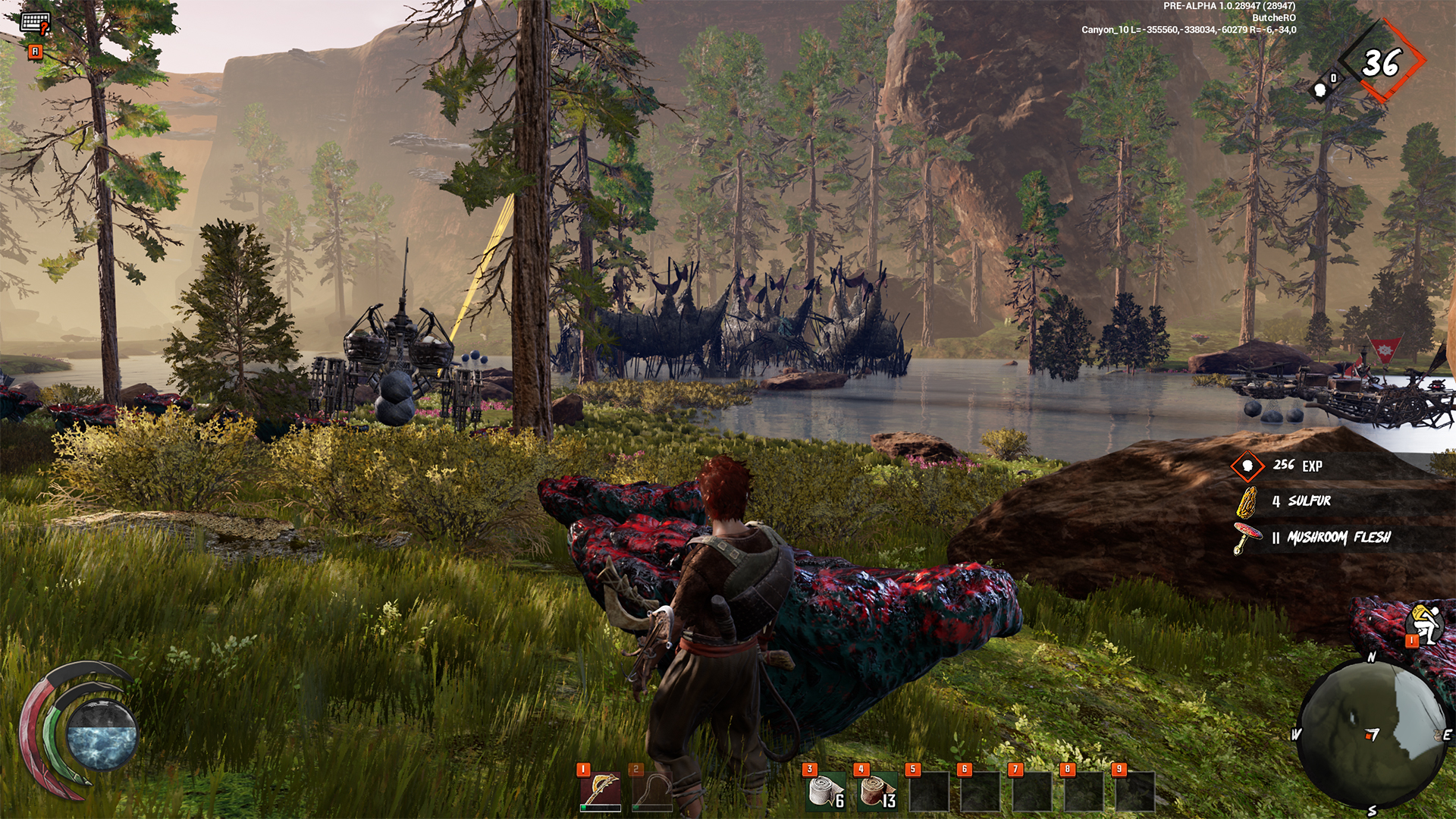The width and height of the screenshot is (1456, 819).
Task: Select the golden sickle weapon in slot 1
Action: tap(601, 791)
